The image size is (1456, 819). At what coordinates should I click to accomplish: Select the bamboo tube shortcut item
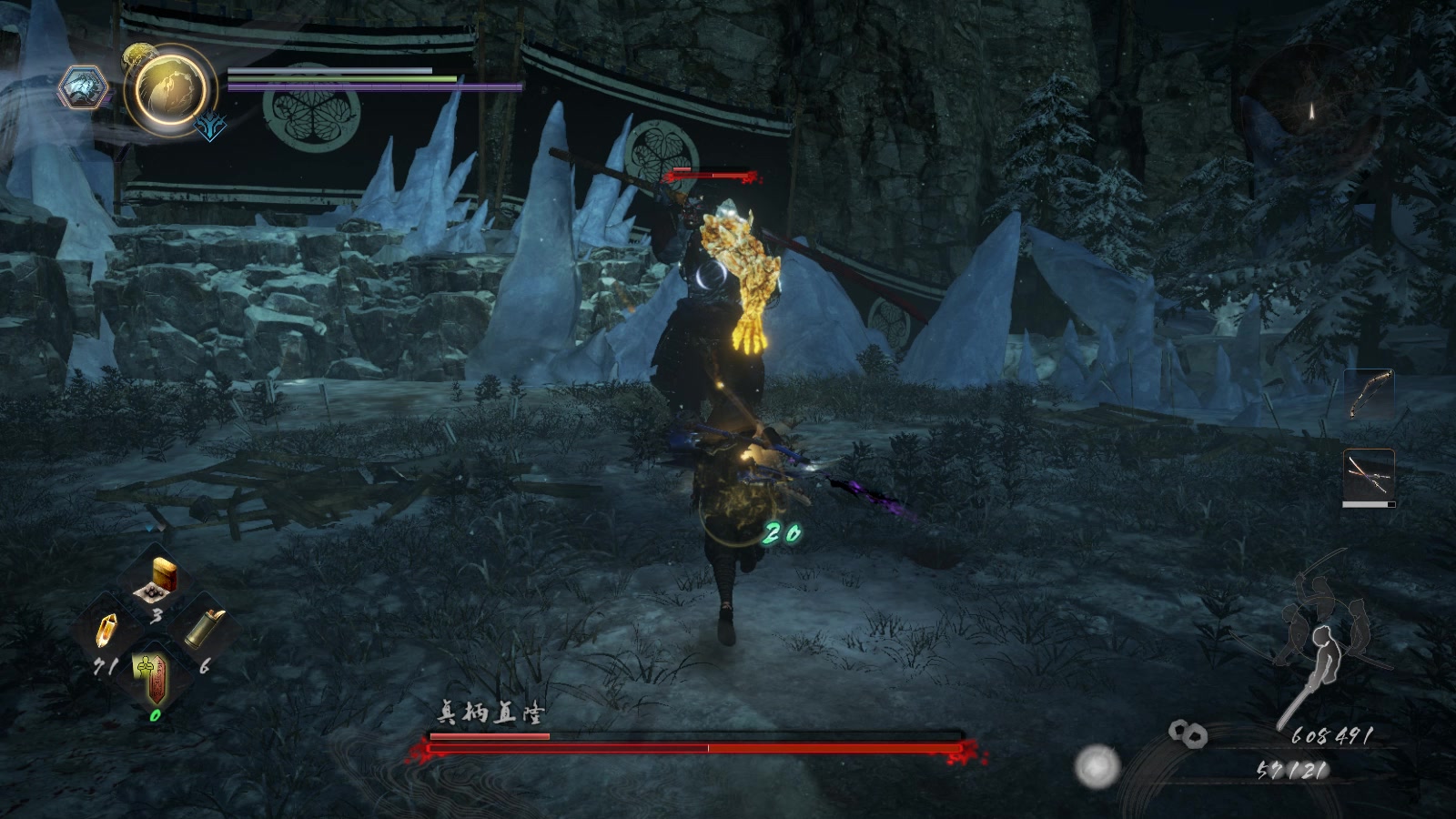click(204, 629)
